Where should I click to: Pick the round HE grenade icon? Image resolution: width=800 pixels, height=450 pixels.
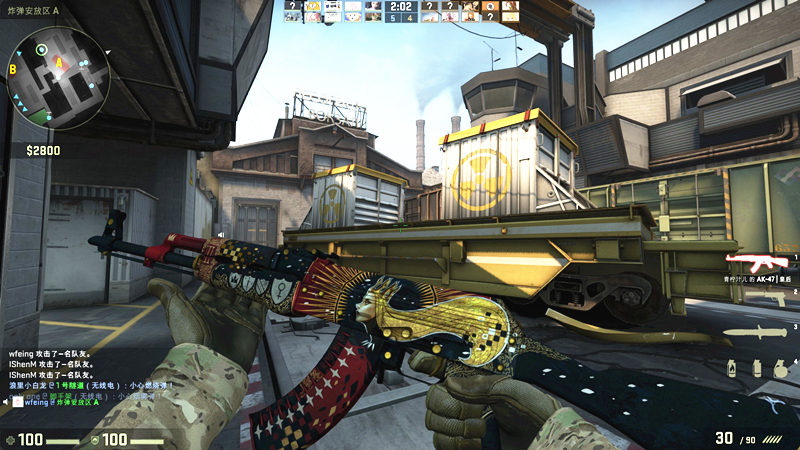tap(779, 368)
